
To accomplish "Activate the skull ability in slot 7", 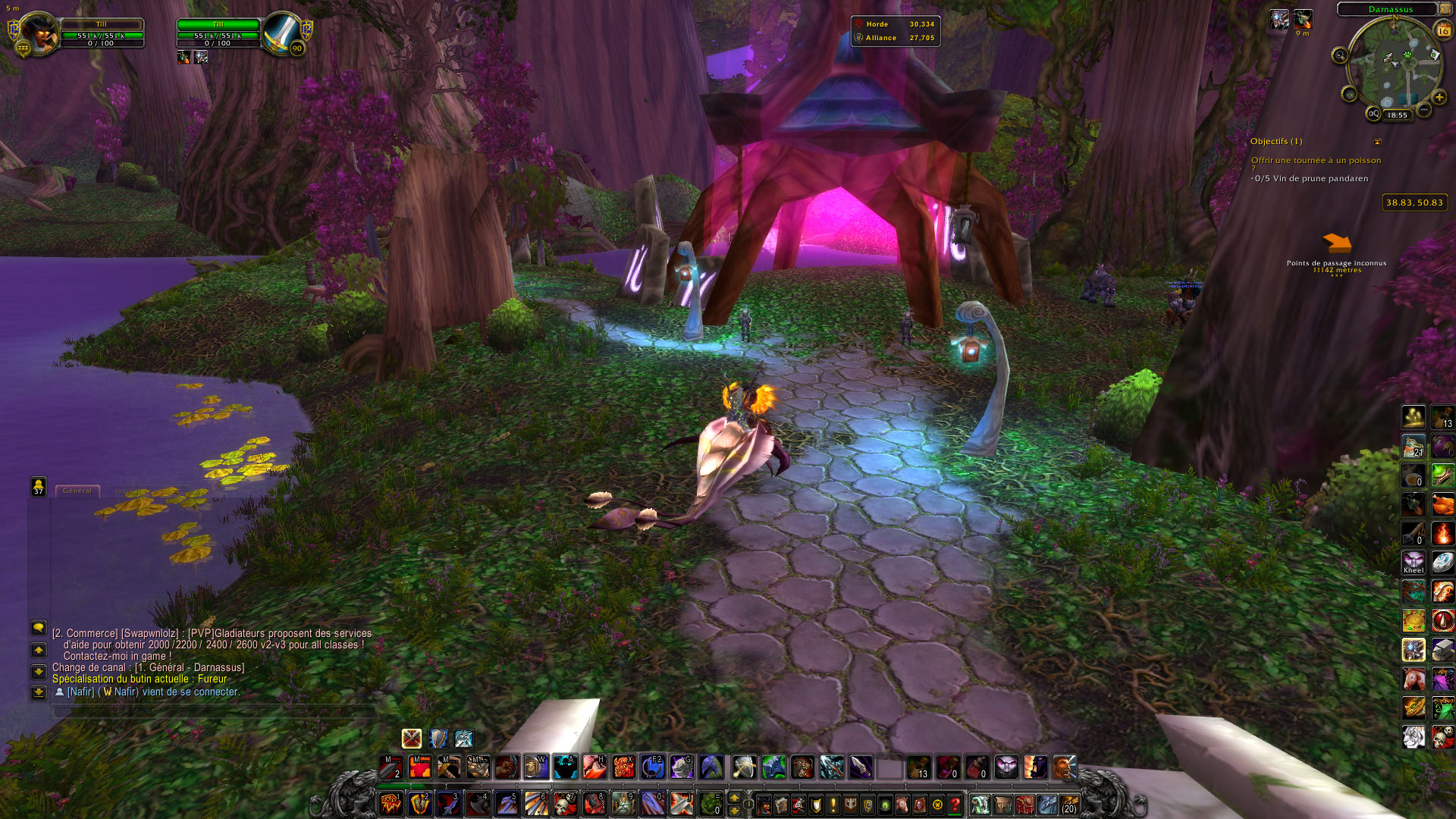I will (564, 804).
